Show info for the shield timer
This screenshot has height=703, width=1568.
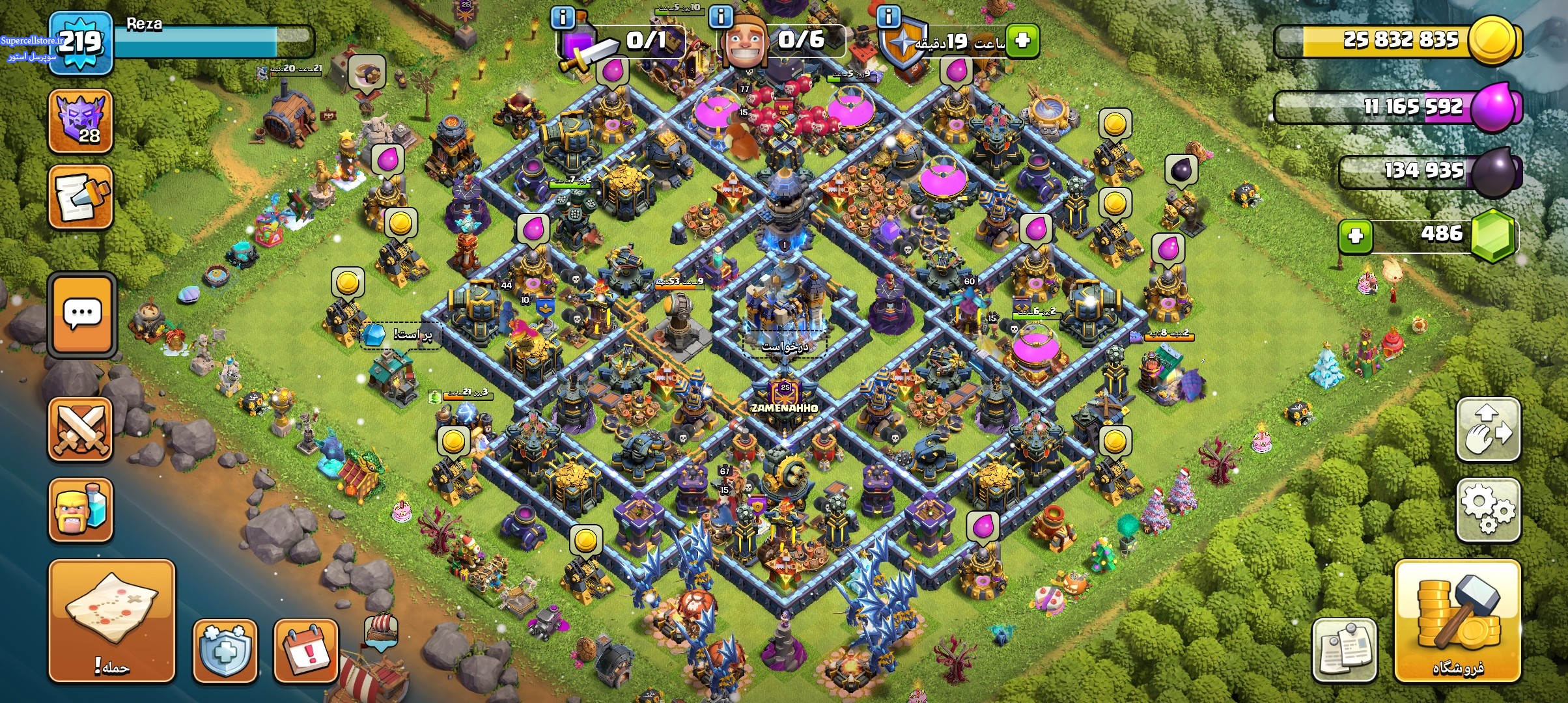888,16
